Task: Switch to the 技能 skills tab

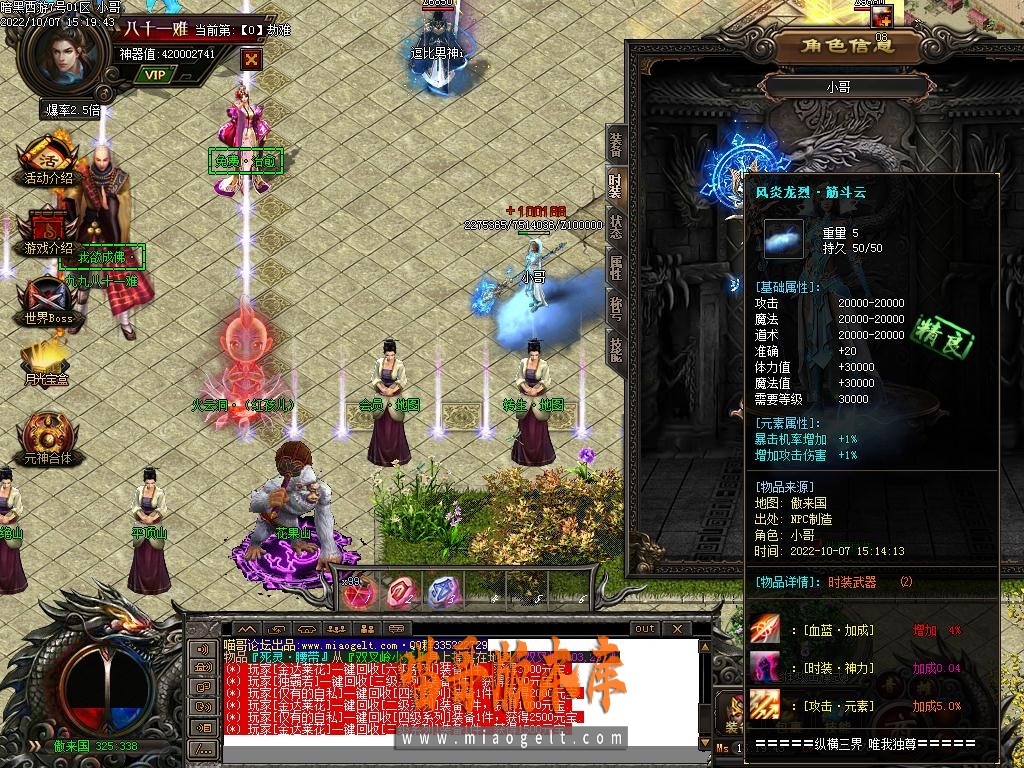Action: click(616, 346)
